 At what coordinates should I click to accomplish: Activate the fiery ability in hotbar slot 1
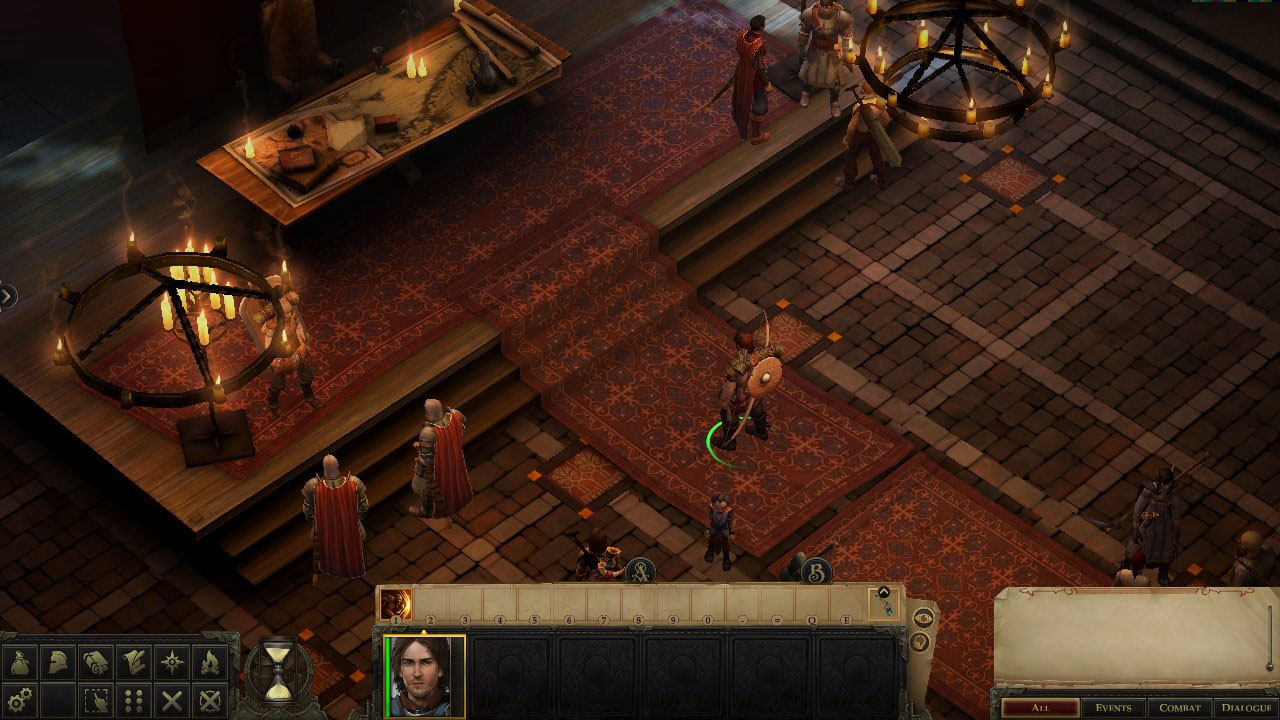(x=396, y=604)
